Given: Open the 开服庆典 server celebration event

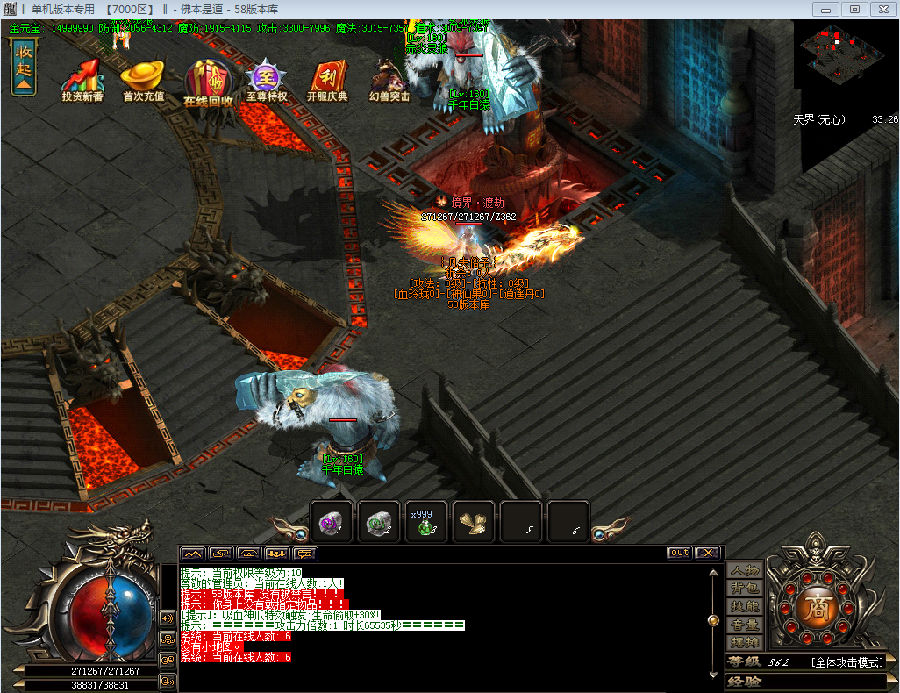Looking at the screenshot, I should coord(327,78).
